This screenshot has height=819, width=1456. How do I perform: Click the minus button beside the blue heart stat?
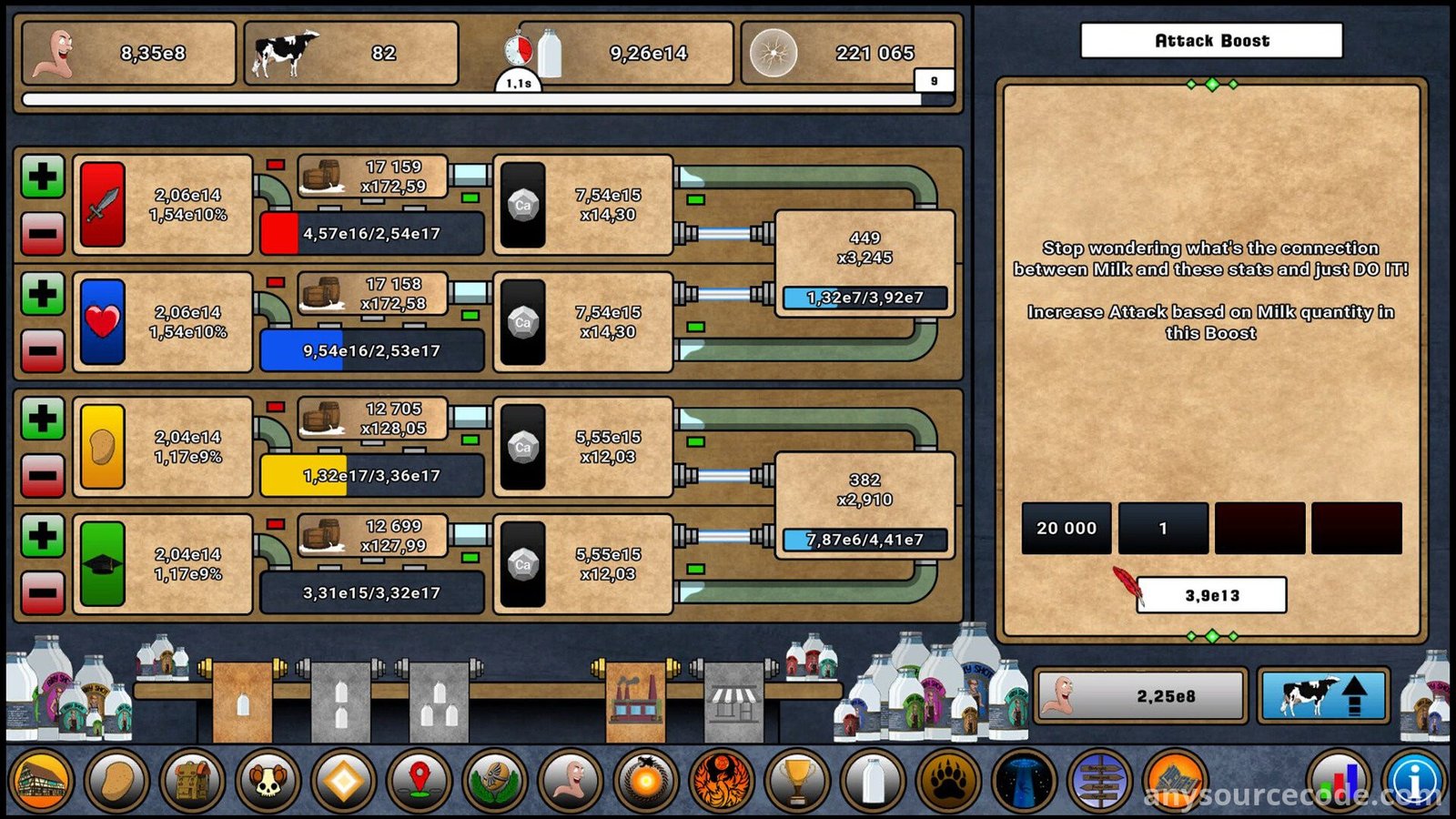[x=42, y=351]
